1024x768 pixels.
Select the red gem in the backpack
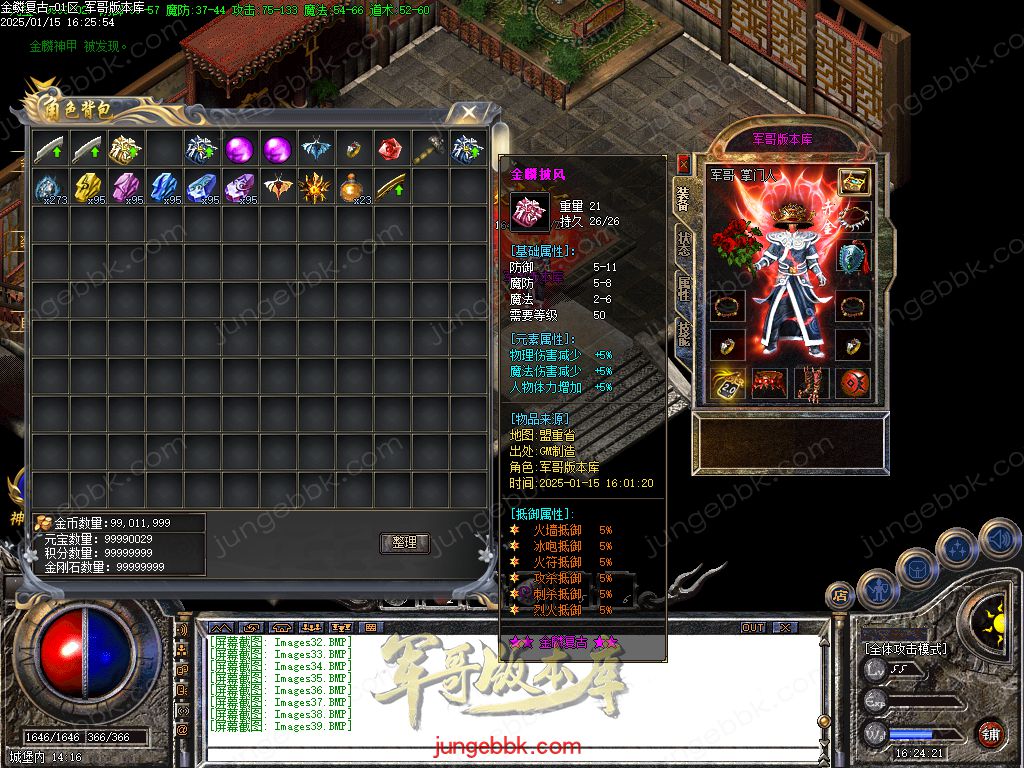(390, 149)
